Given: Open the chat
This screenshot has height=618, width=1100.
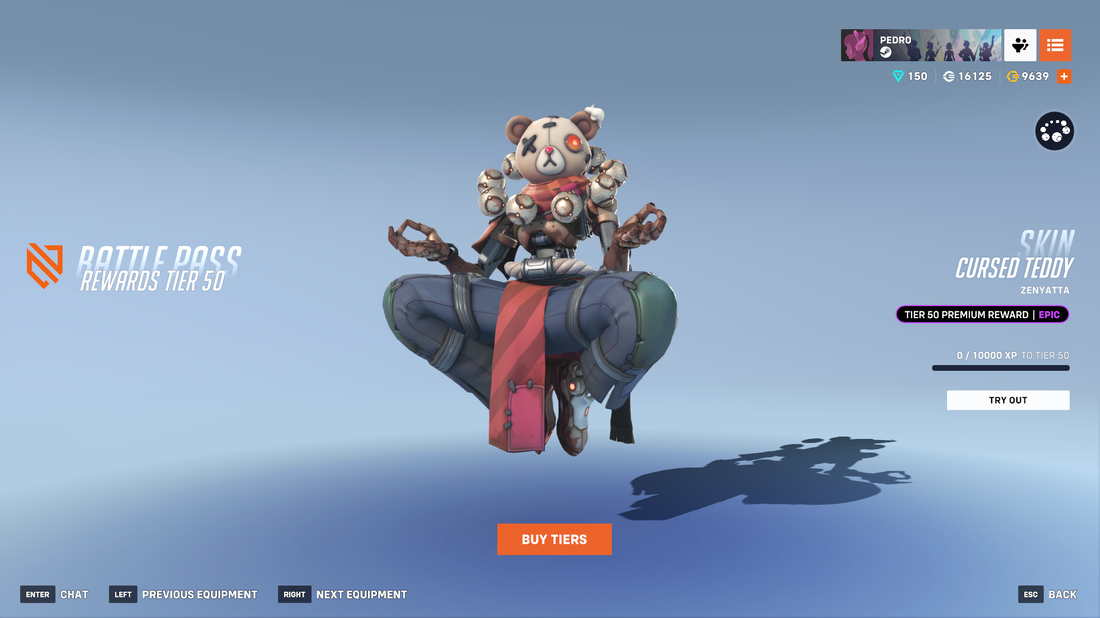Looking at the screenshot, I should (54, 594).
